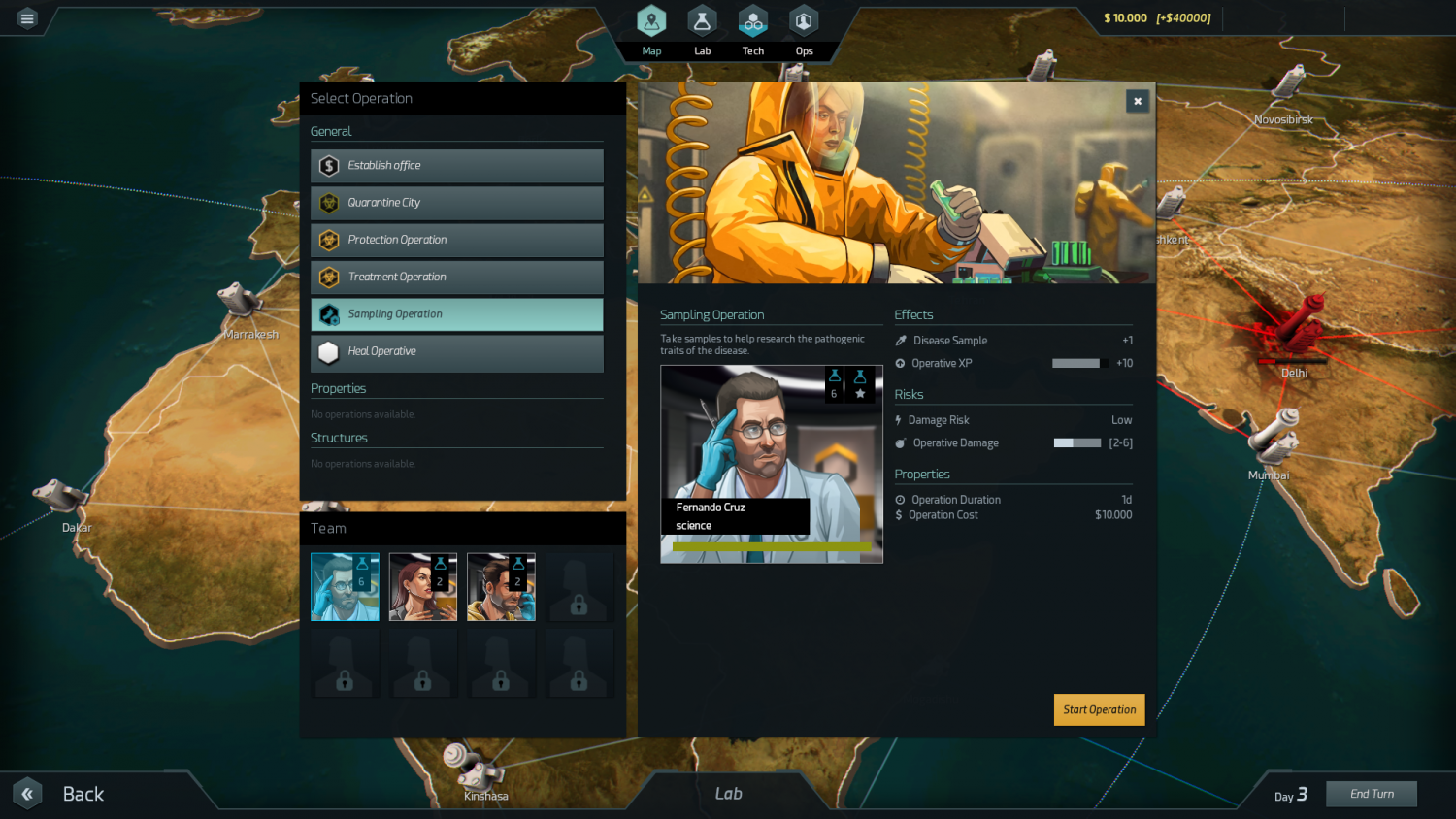Click the End Turn button

click(x=1372, y=793)
